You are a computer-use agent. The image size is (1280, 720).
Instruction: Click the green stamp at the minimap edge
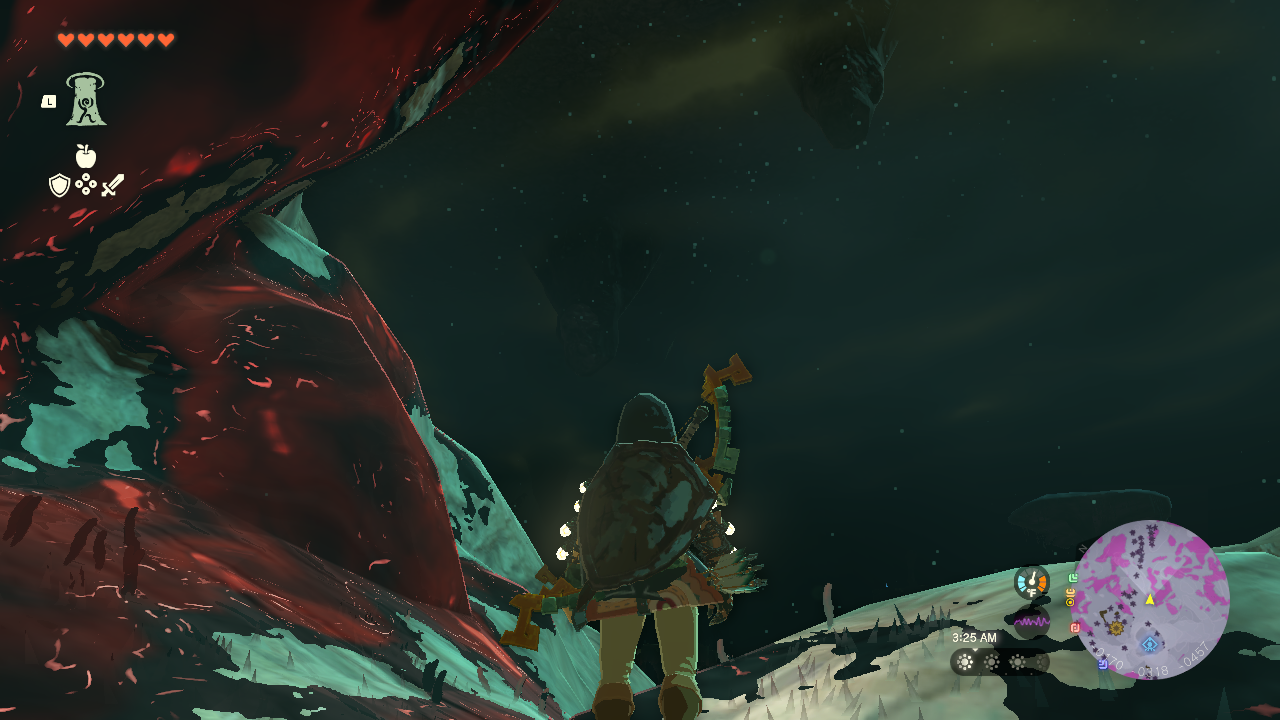[x=1073, y=578]
